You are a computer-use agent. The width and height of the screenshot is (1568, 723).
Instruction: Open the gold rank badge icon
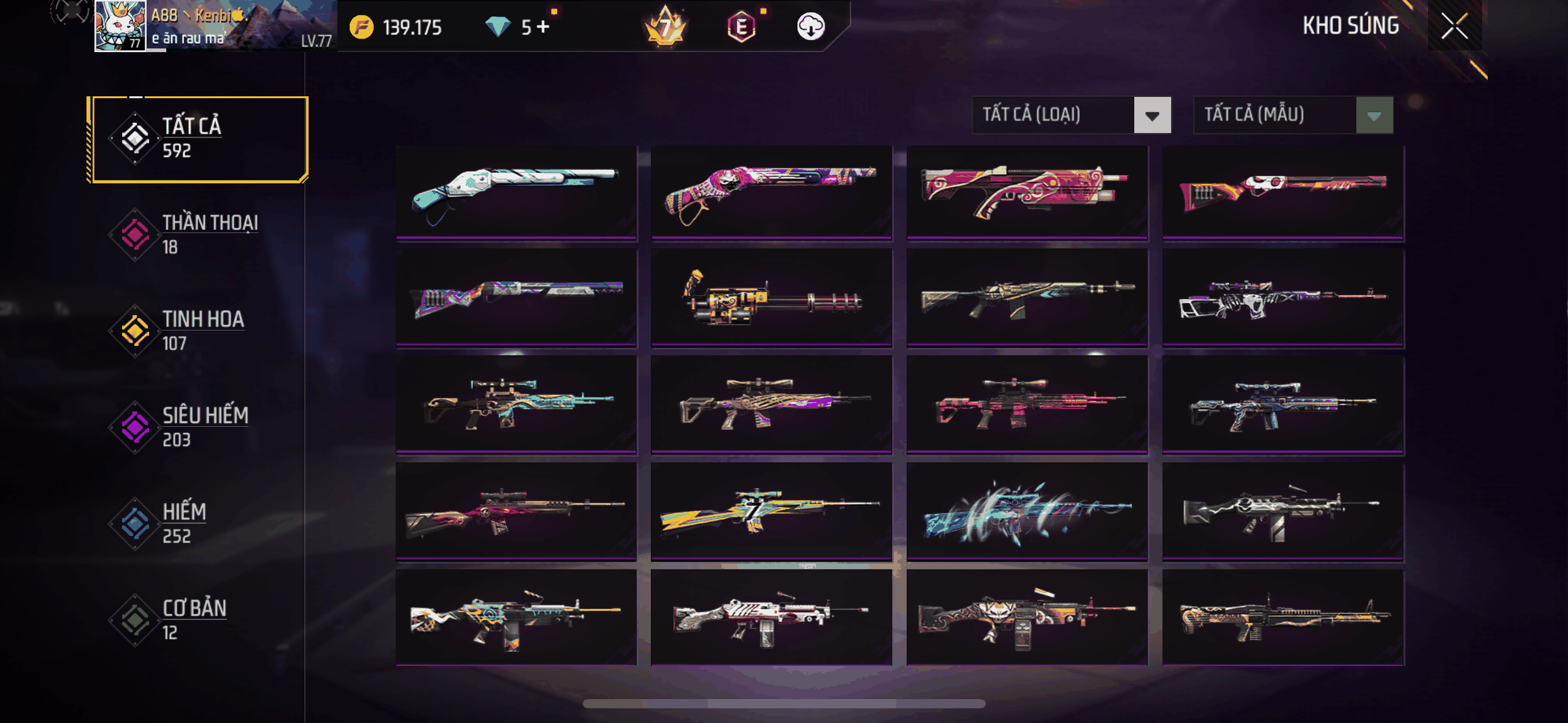tap(666, 26)
